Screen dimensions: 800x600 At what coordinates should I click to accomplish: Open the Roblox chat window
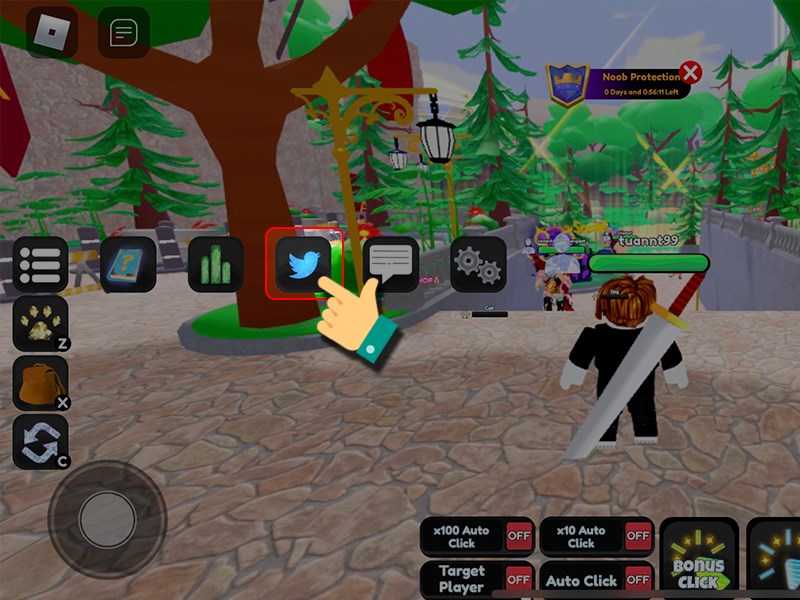pyautogui.click(x=123, y=32)
